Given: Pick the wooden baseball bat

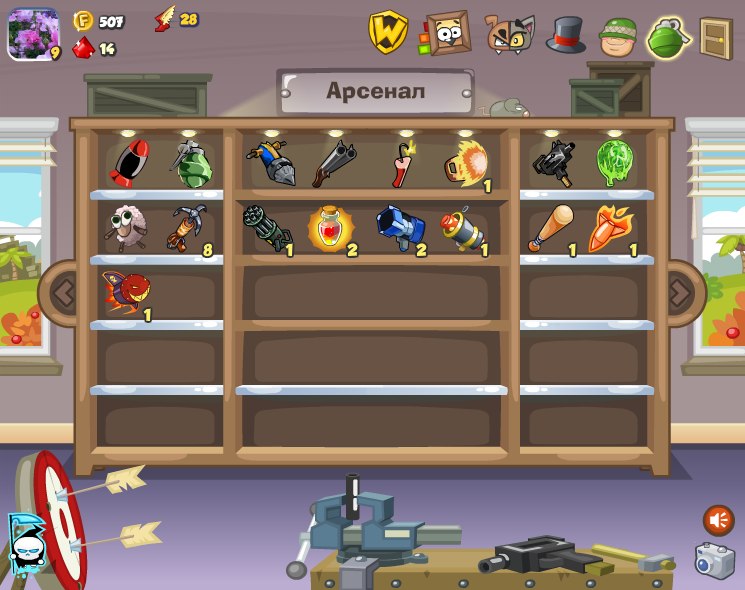Looking at the screenshot, I should click(551, 229).
